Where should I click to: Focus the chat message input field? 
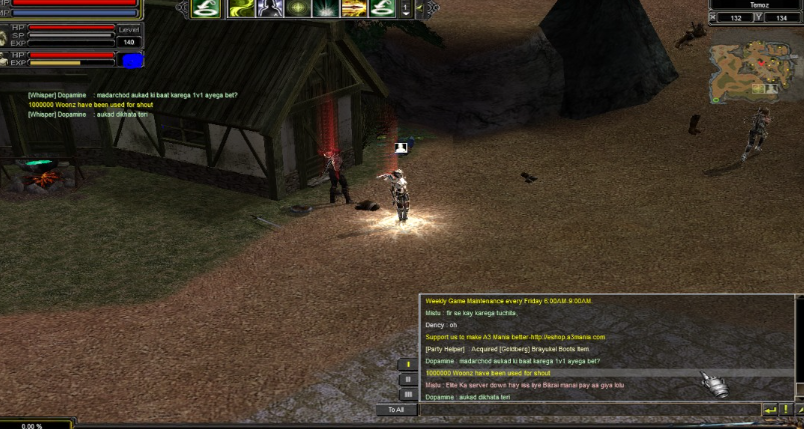click(x=590, y=410)
